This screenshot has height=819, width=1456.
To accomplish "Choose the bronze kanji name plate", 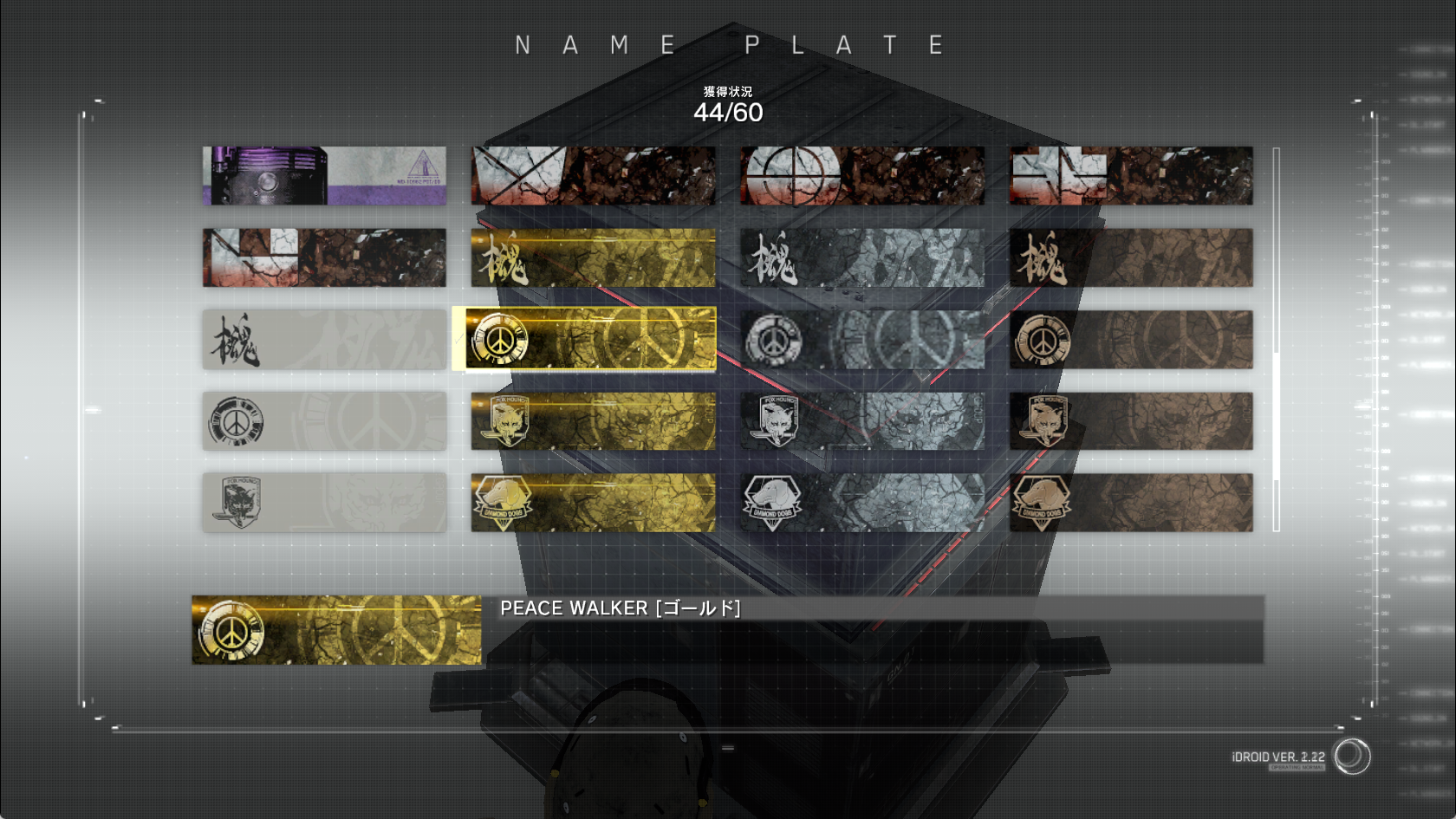I will point(1130,257).
